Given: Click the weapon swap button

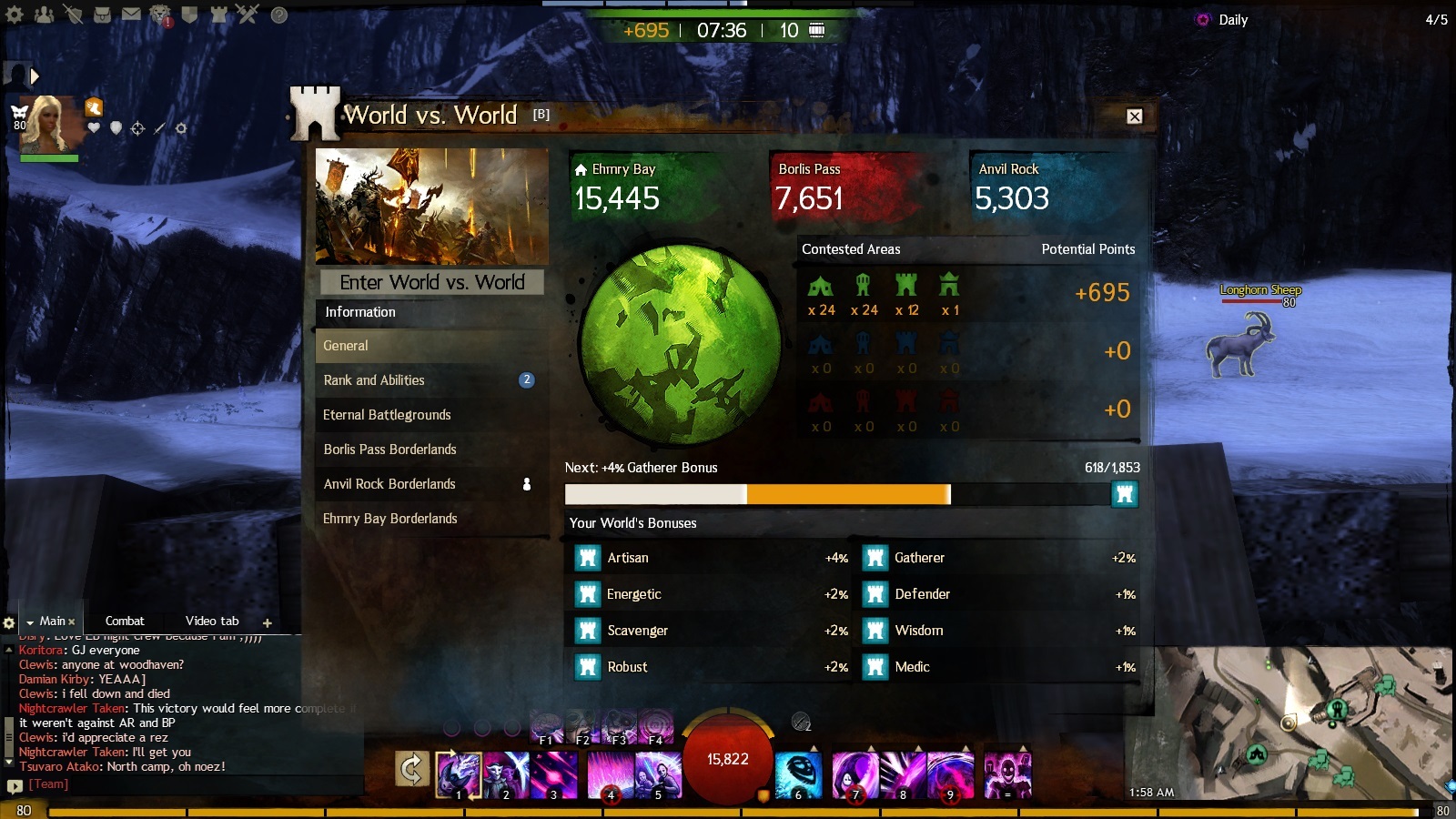Looking at the screenshot, I should click(x=411, y=769).
